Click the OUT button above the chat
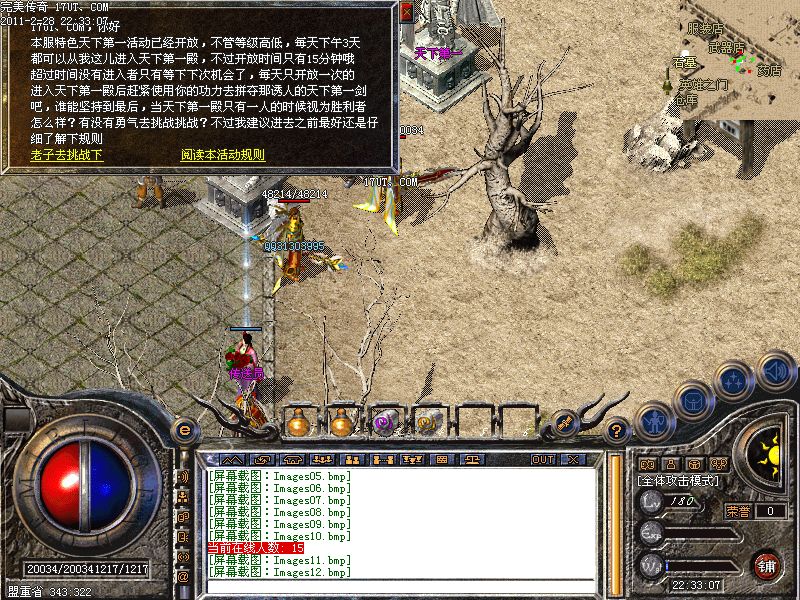The width and height of the screenshot is (800, 600). 543,459
